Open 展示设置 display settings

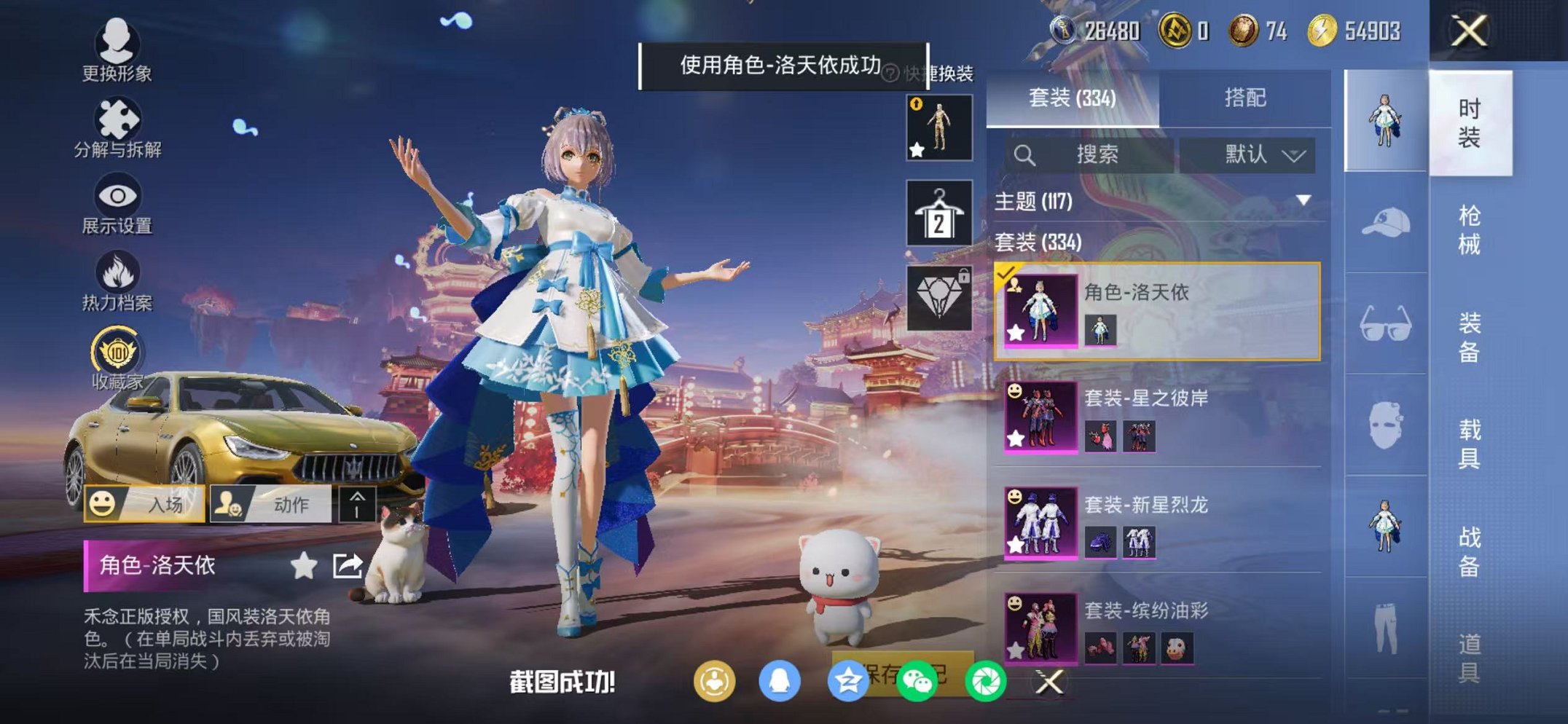[x=117, y=197]
